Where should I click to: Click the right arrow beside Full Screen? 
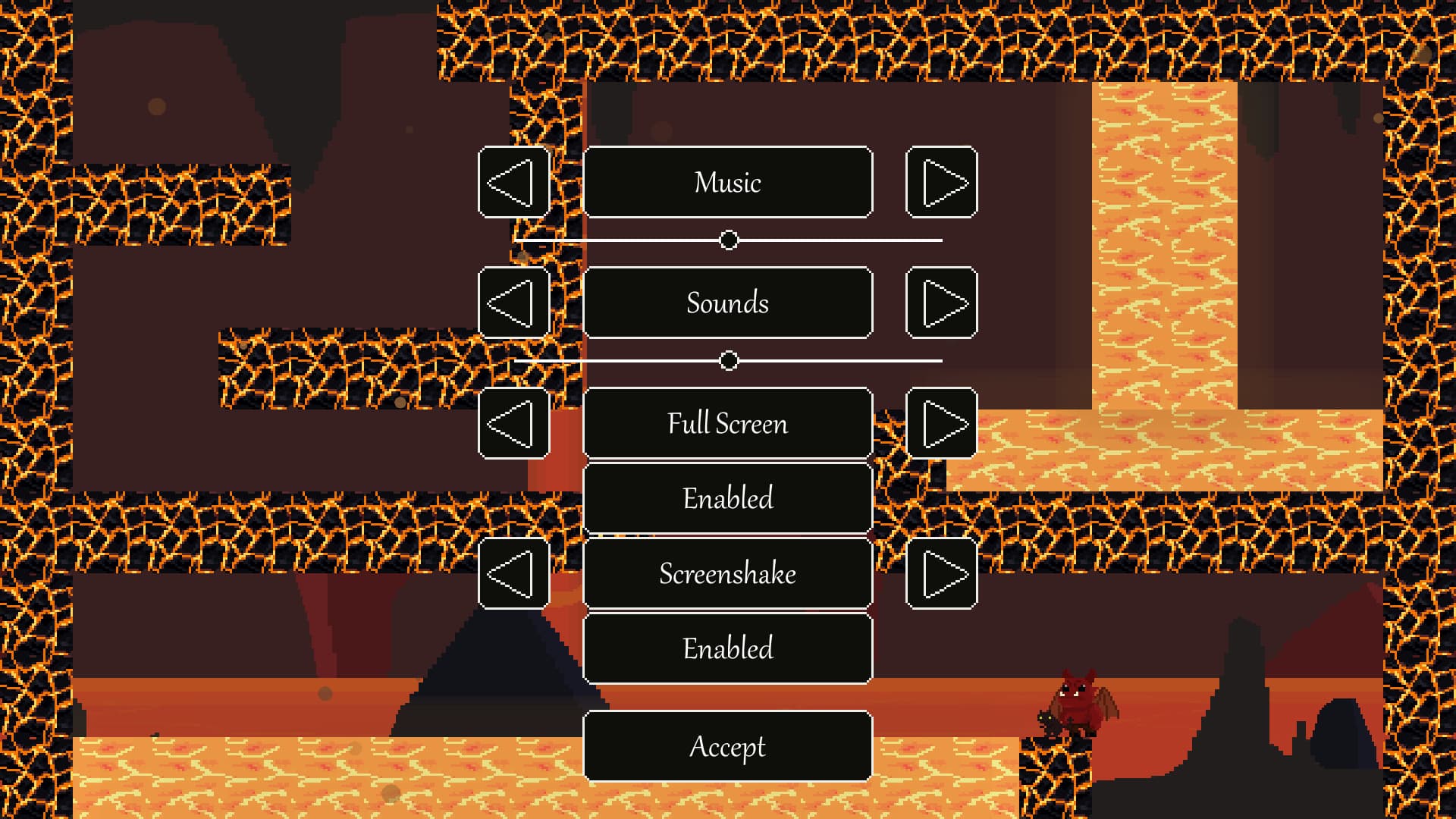pyautogui.click(x=942, y=423)
